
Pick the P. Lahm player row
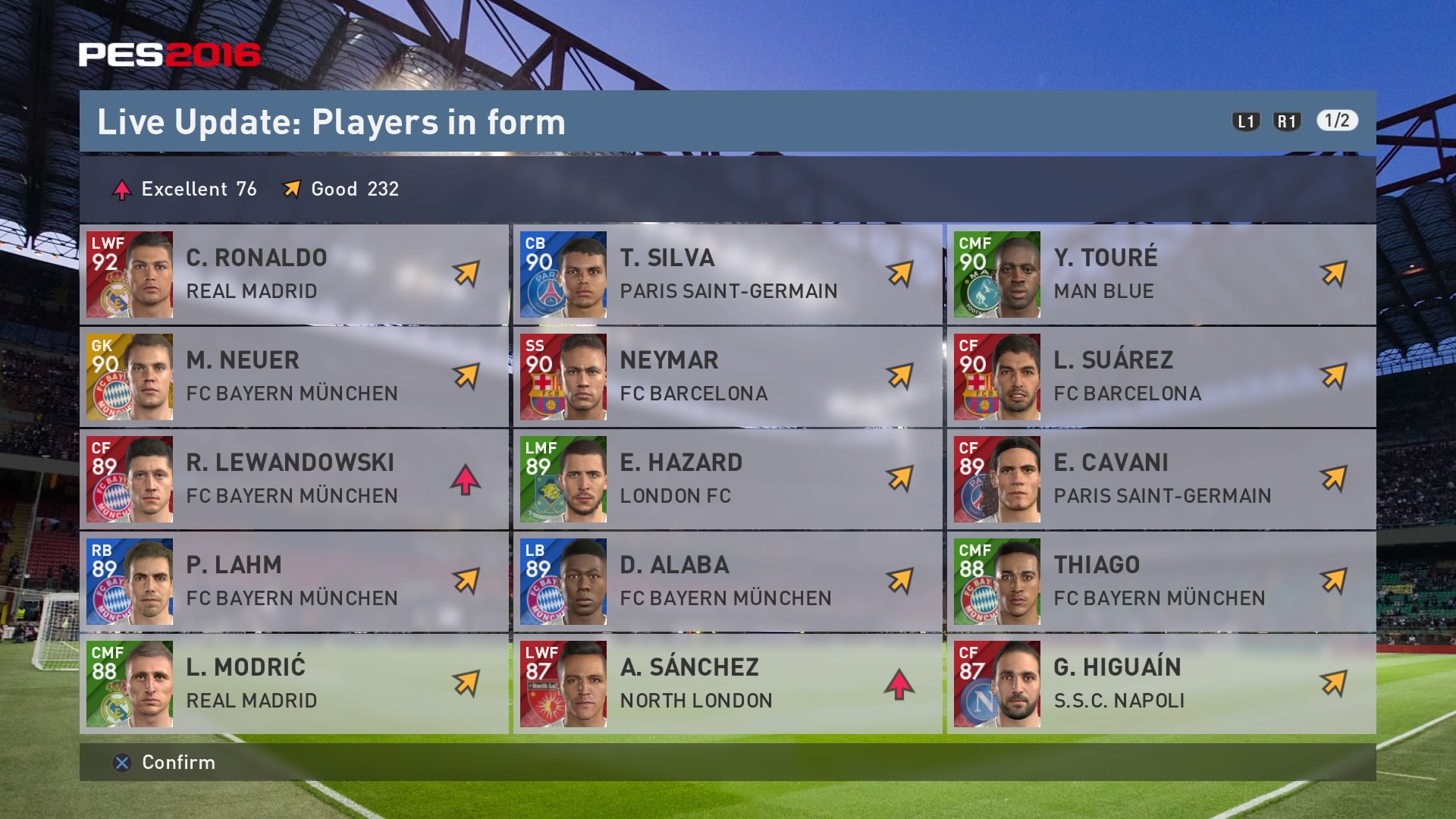click(x=294, y=582)
